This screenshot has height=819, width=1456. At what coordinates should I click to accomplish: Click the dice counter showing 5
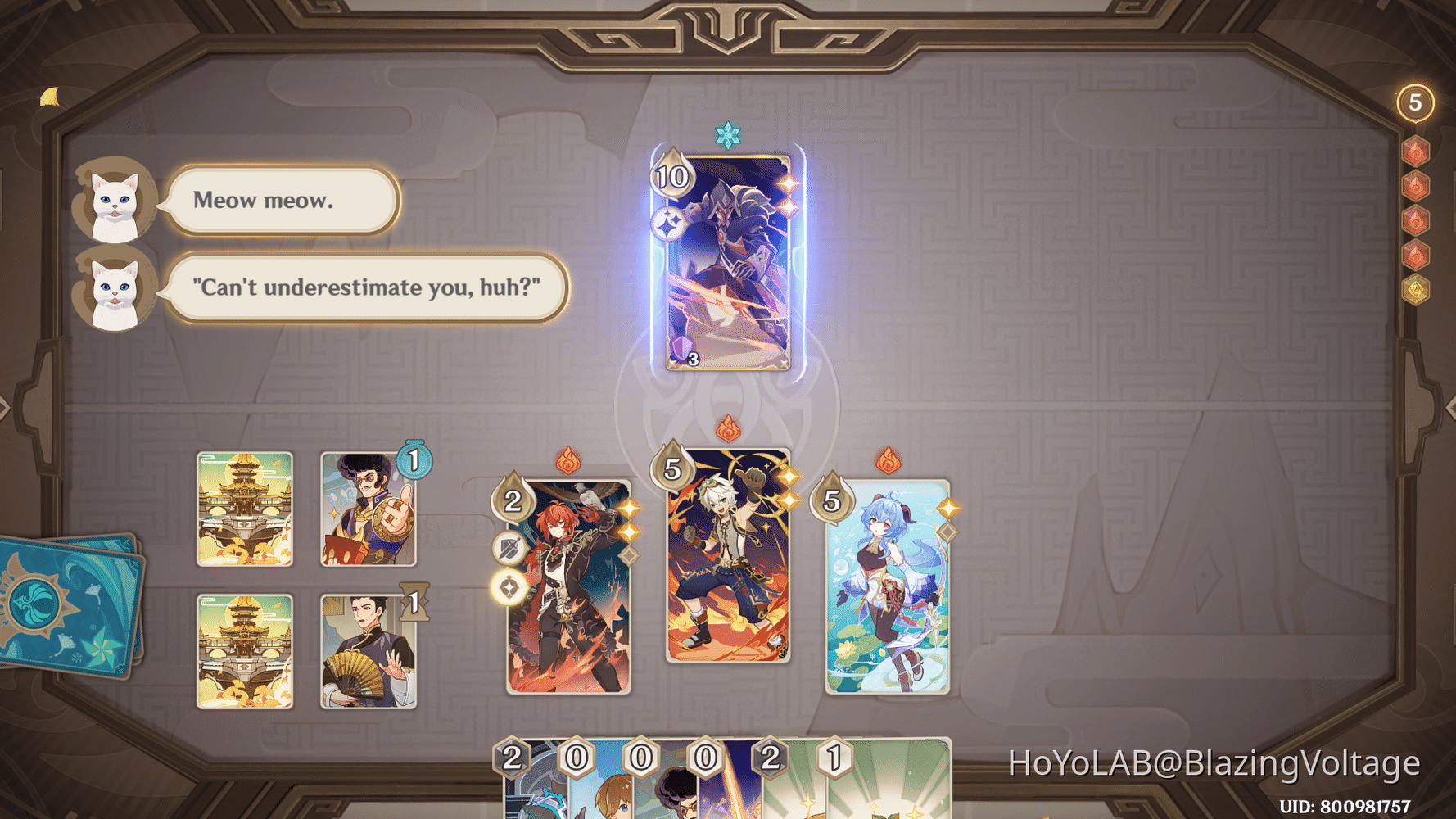(1414, 102)
